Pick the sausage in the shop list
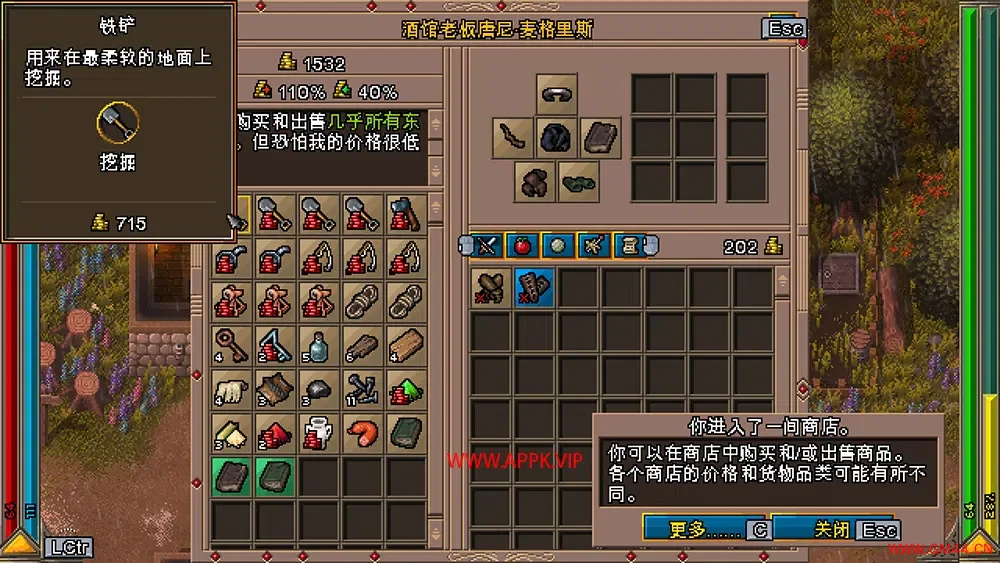1000x563 pixels. 363,433
